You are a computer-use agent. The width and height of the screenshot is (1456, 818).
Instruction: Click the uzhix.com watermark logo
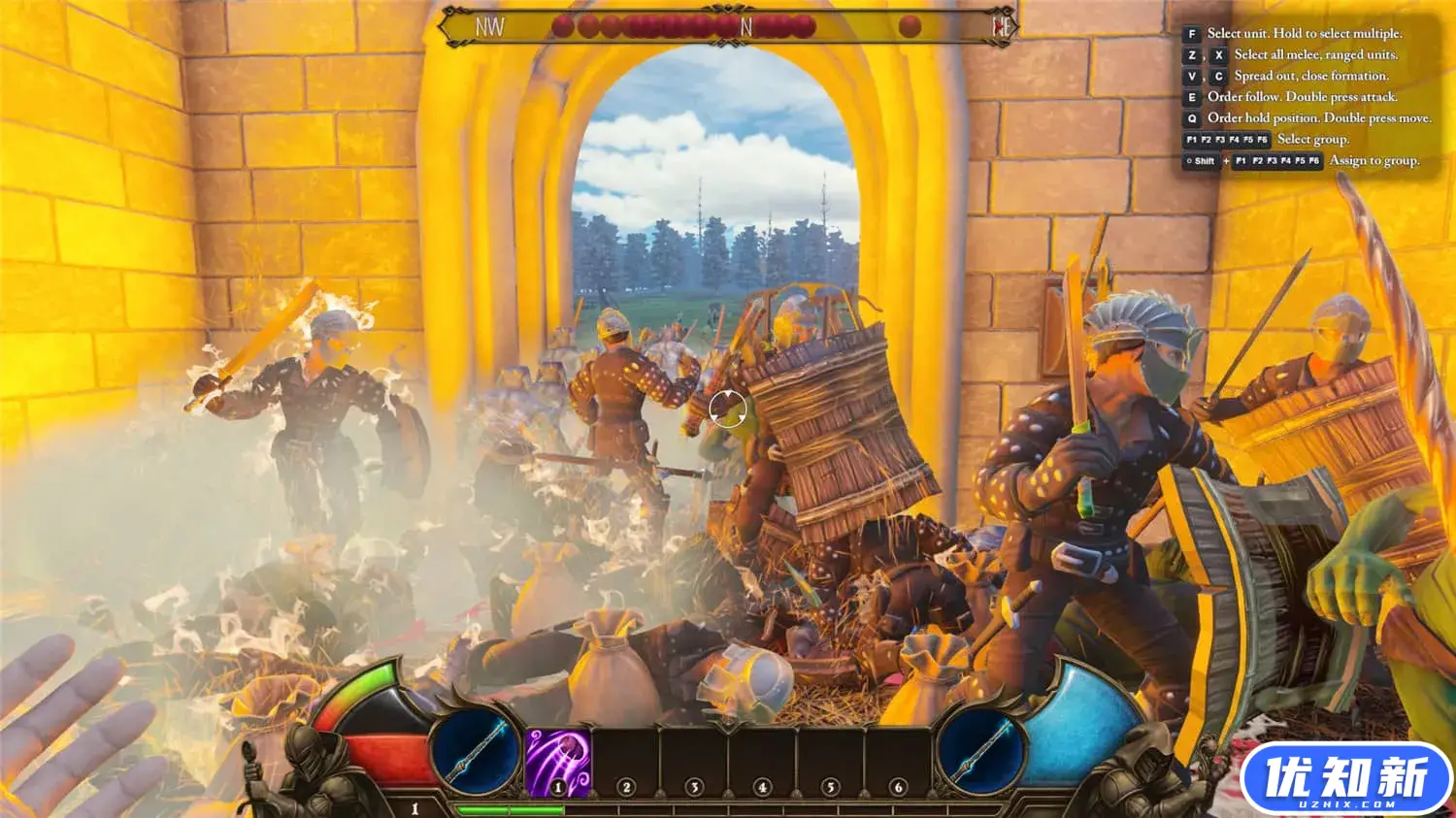pos(1345,779)
